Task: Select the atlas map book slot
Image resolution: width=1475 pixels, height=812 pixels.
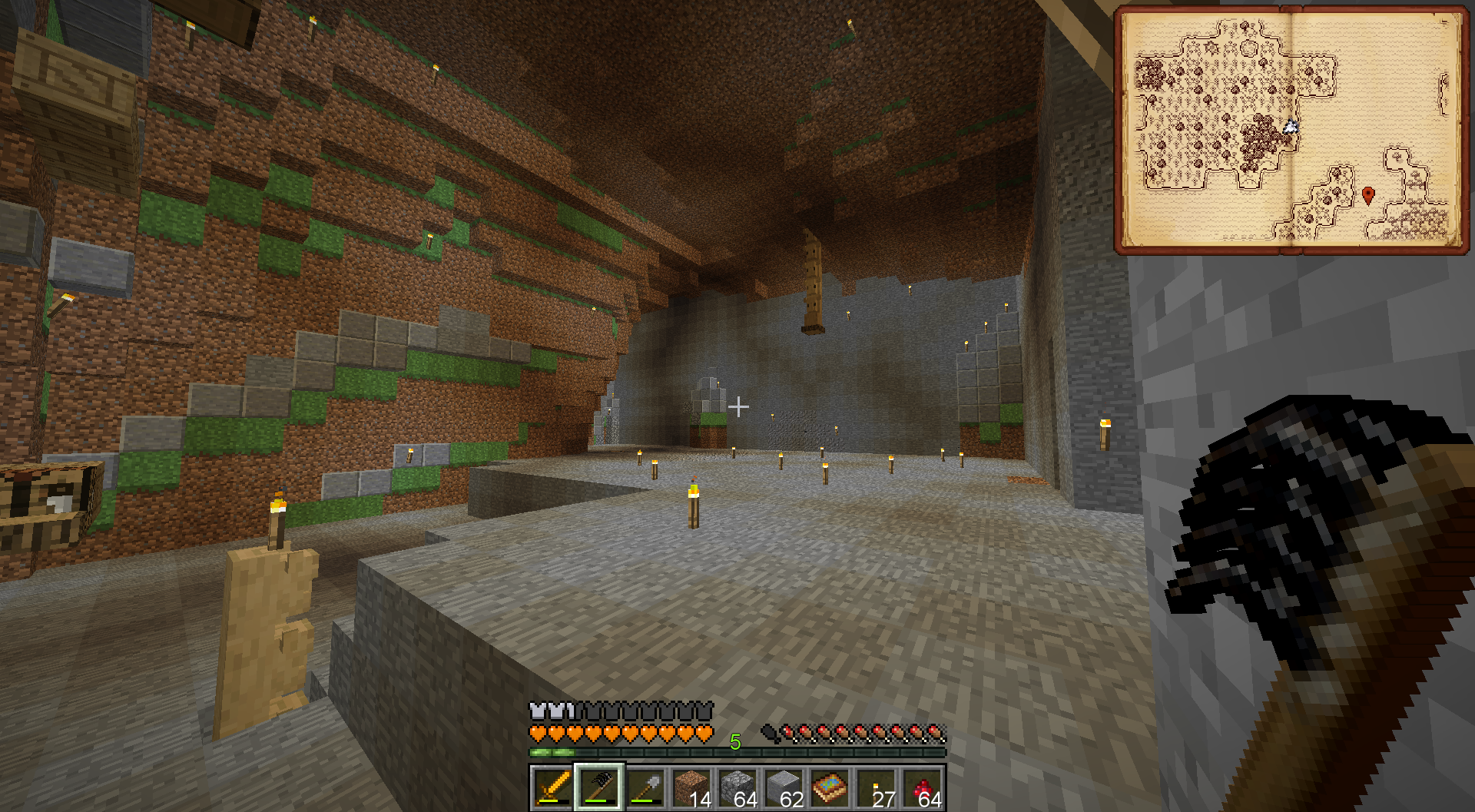Action: 830,787
